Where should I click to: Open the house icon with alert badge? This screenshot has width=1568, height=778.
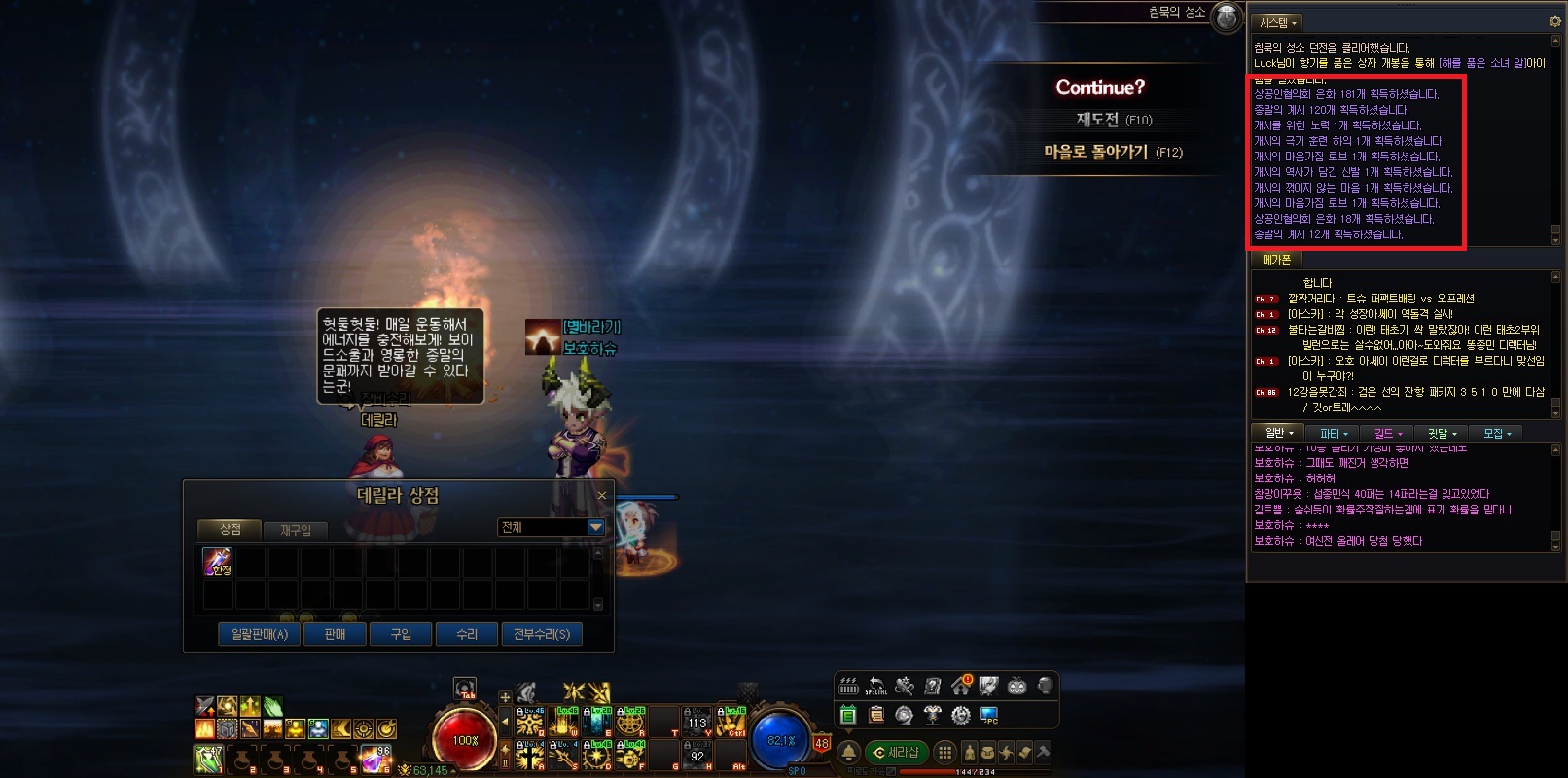click(x=961, y=686)
